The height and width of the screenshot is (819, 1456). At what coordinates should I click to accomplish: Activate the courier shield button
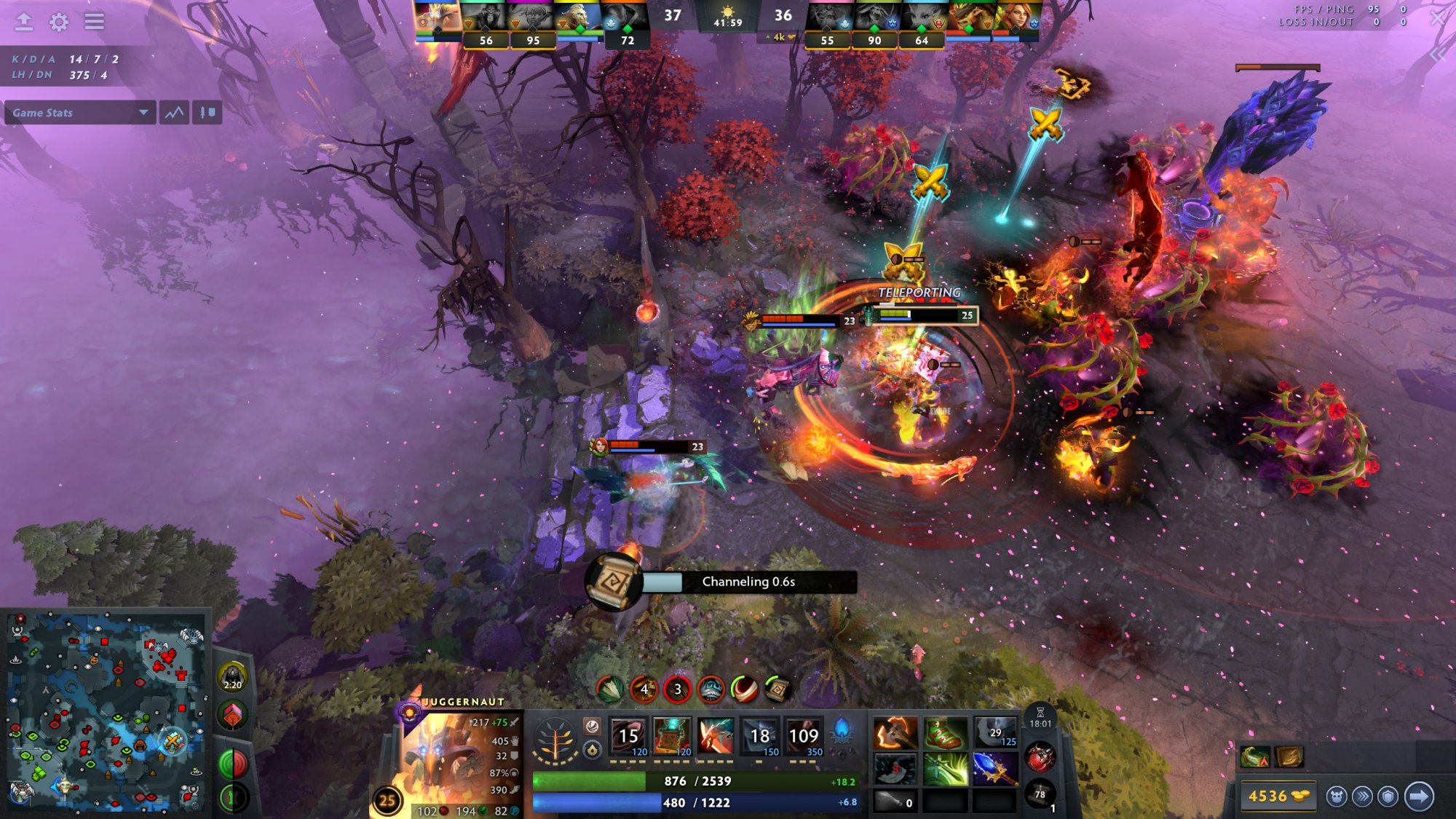(x=1388, y=796)
